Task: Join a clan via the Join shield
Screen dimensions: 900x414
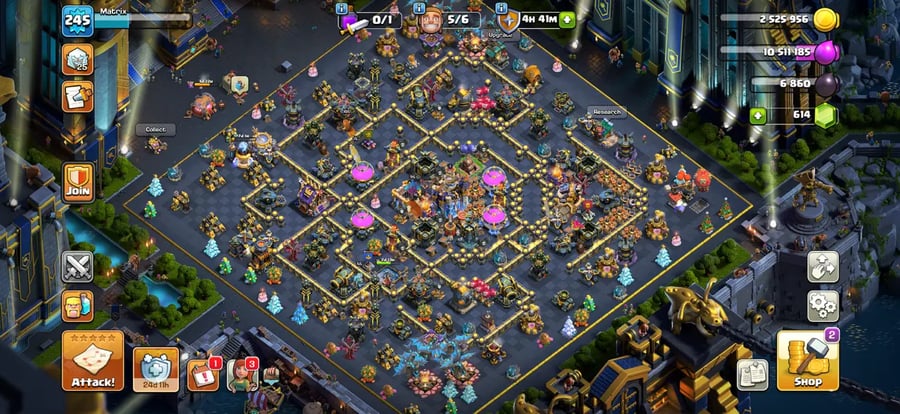Action: coord(78,182)
